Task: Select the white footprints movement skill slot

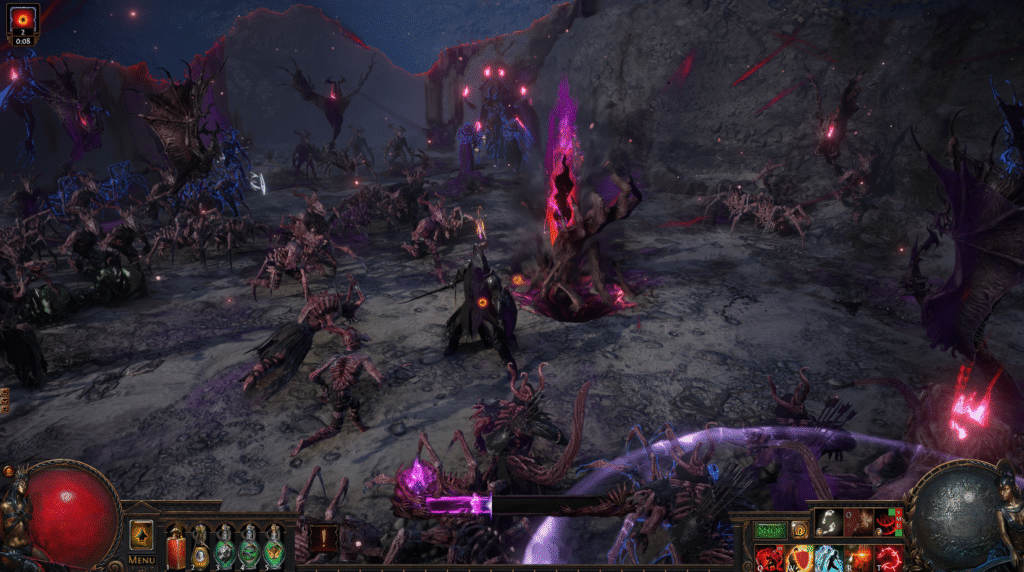Action: click(828, 522)
